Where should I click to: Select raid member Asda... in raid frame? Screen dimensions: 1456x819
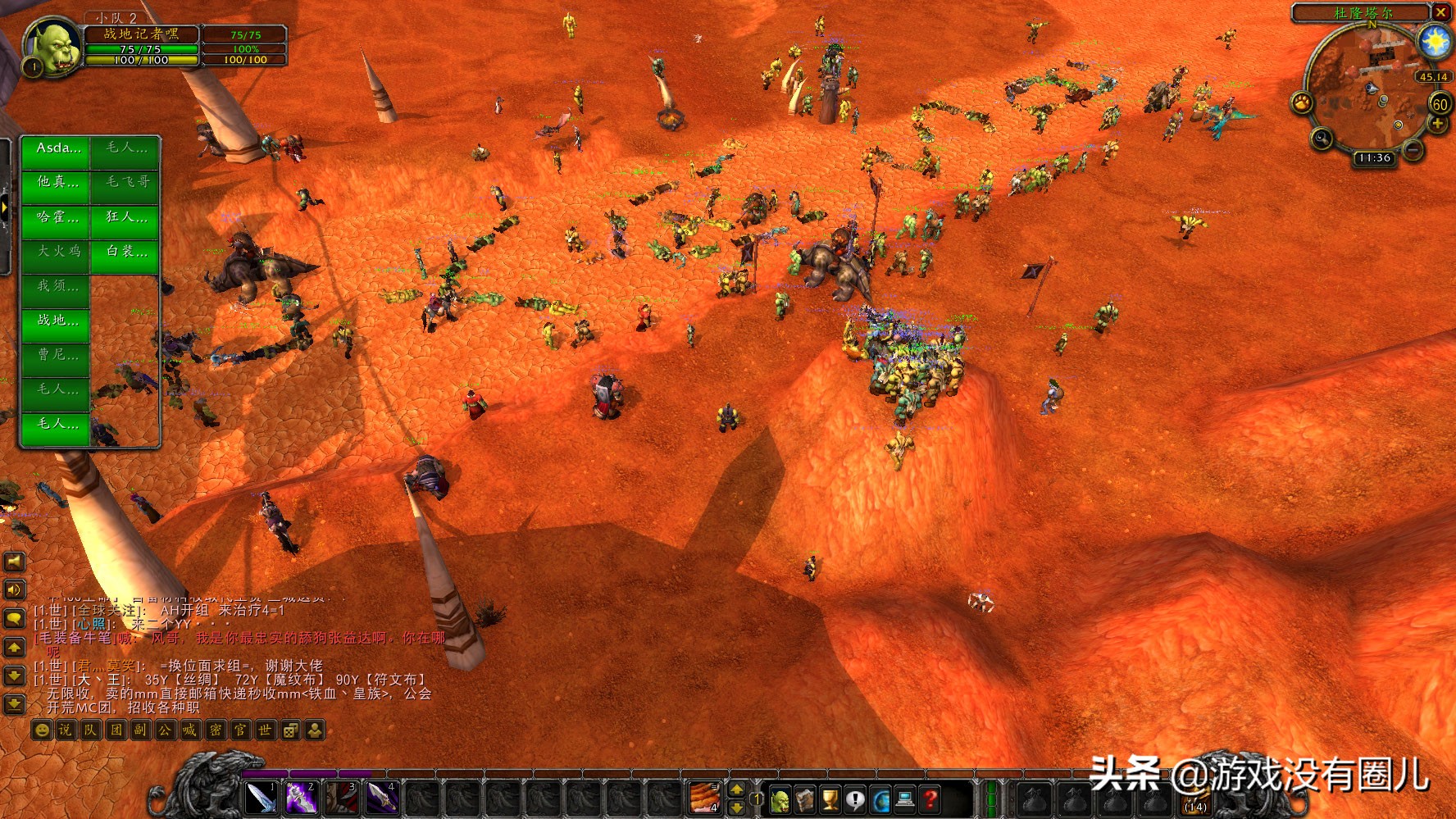(x=57, y=149)
